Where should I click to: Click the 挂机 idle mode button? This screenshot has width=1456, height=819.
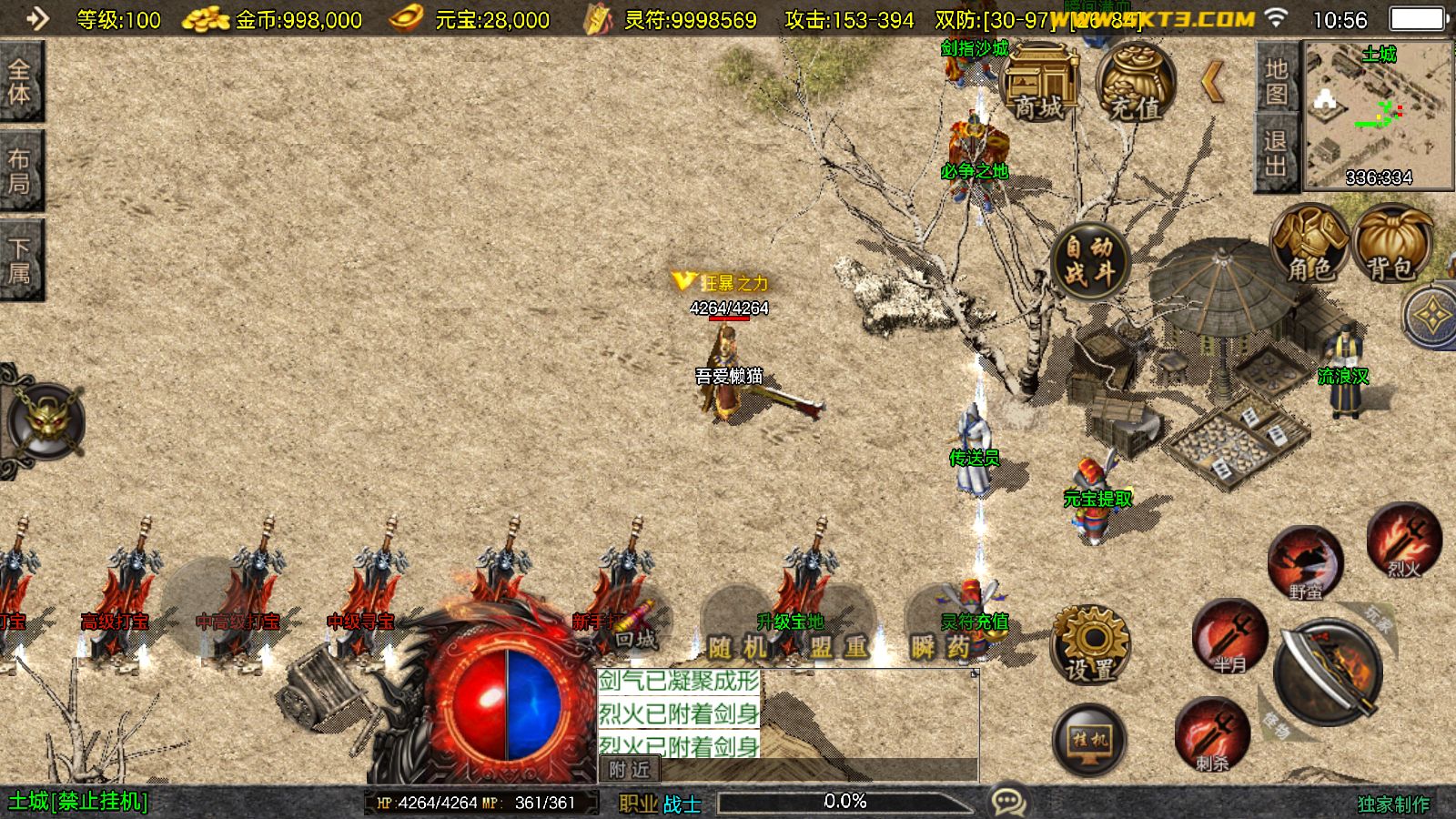coord(1089,740)
